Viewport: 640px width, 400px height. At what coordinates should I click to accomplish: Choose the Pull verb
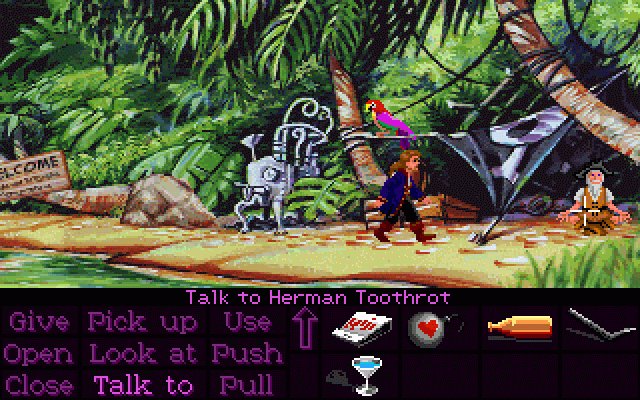click(246, 384)
